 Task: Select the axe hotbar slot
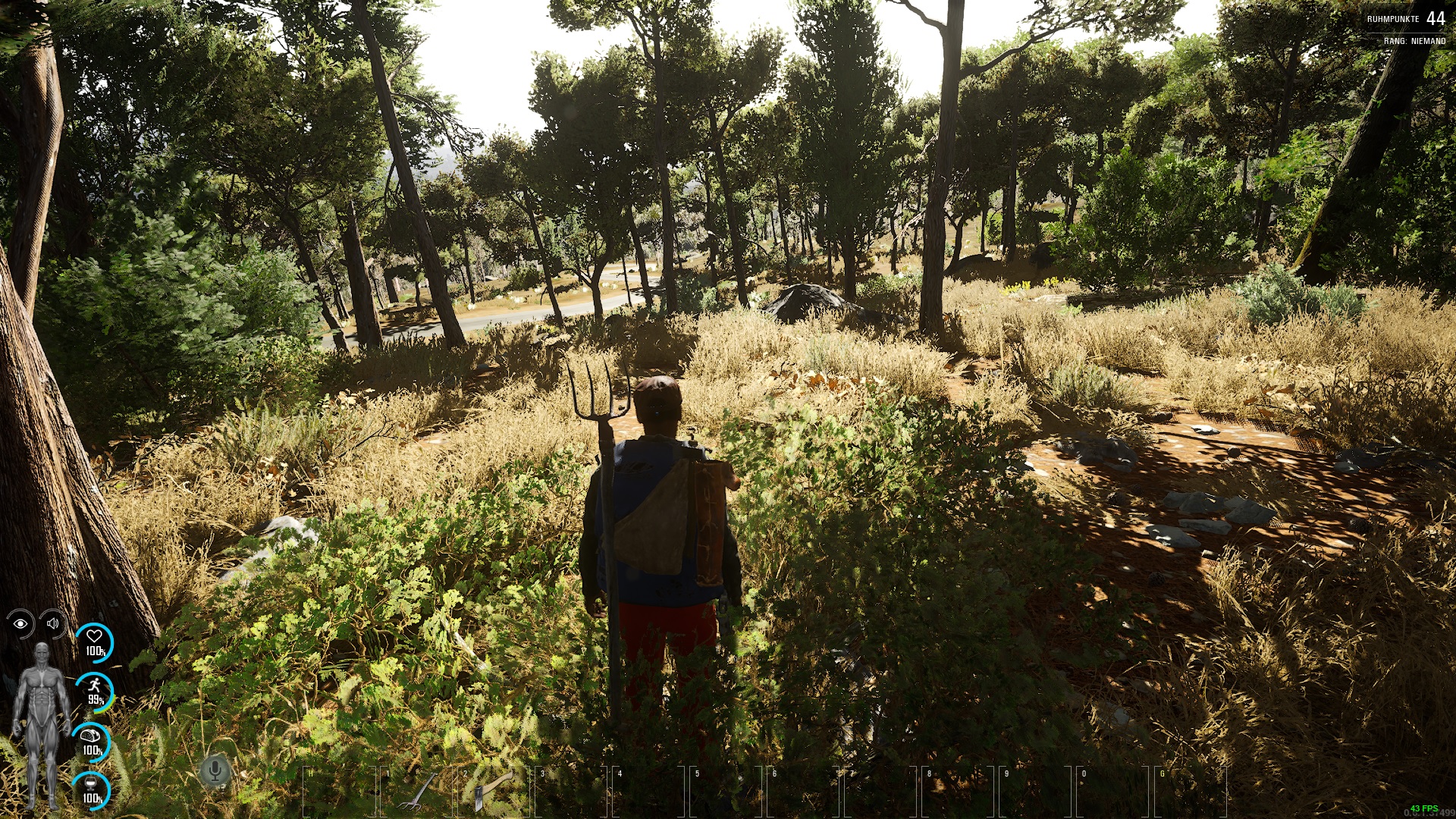[x=494, y=792]
